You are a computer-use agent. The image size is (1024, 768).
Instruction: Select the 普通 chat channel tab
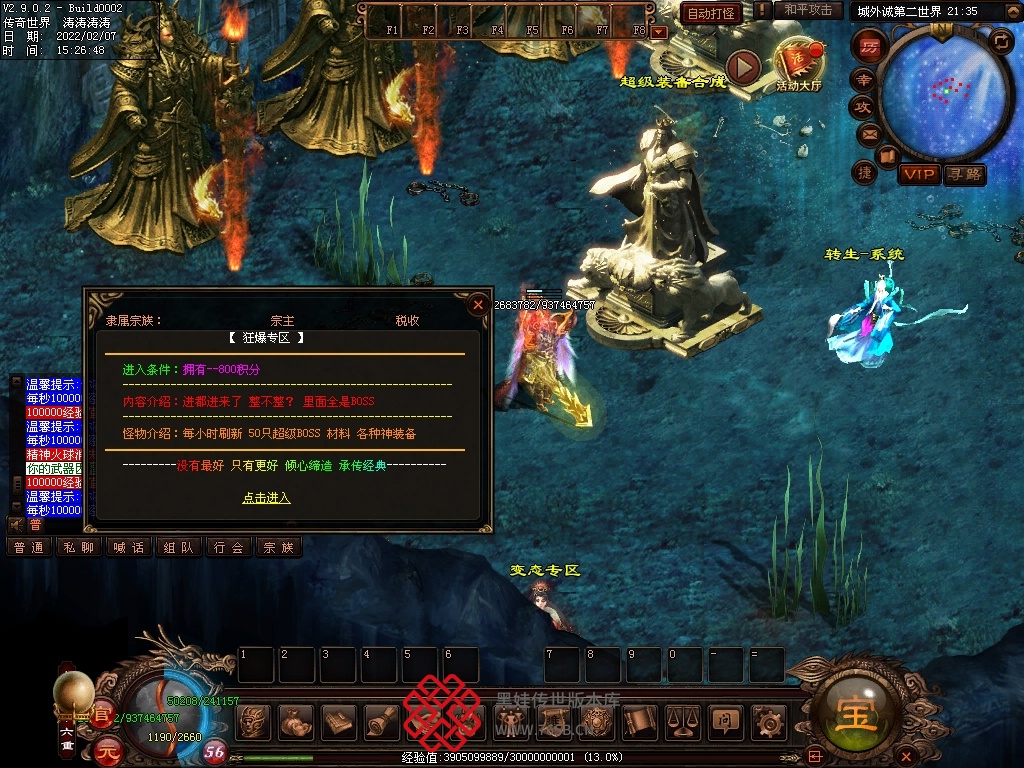point(28,547)
